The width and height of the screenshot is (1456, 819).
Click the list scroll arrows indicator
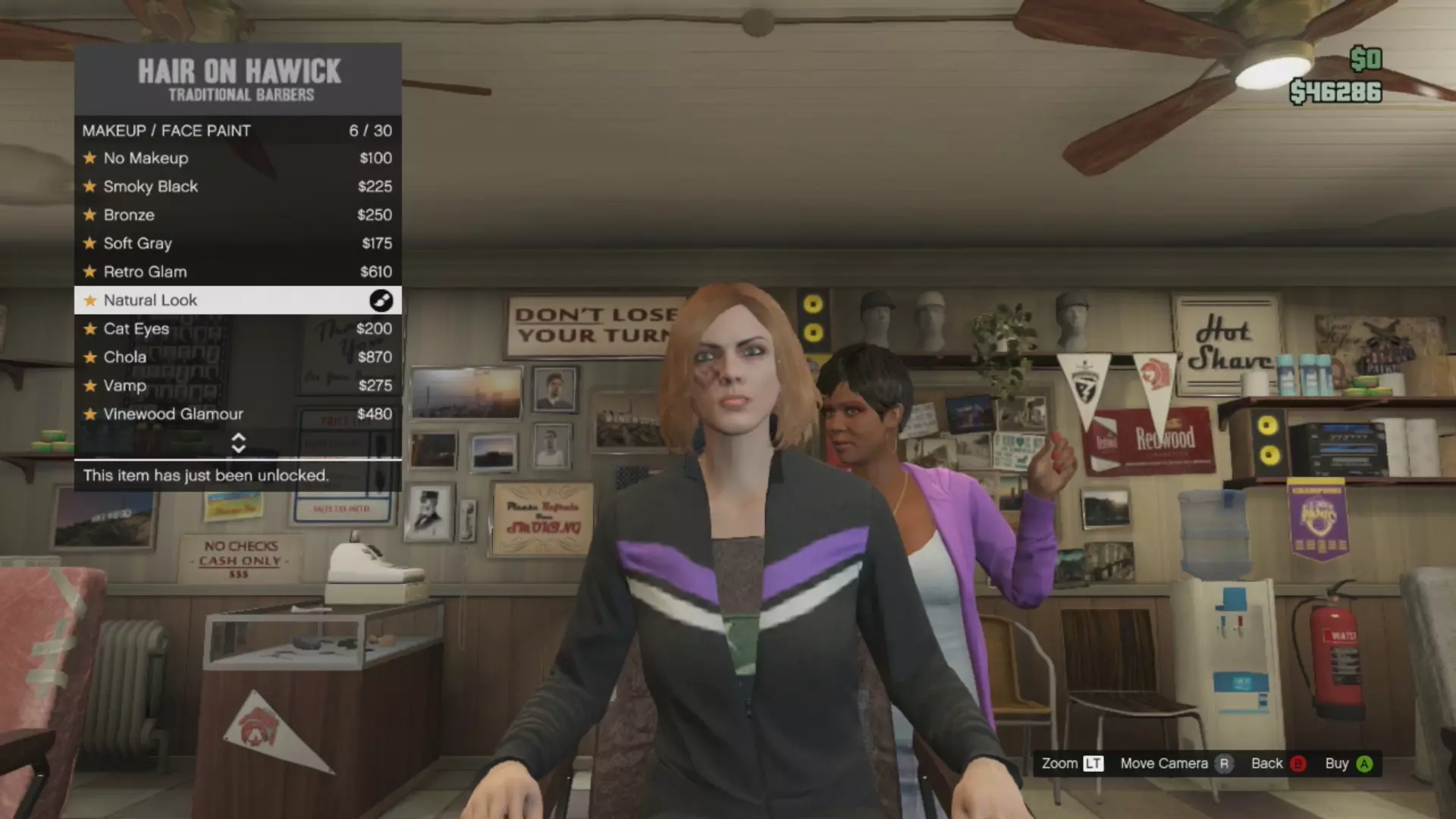[238, 443]
